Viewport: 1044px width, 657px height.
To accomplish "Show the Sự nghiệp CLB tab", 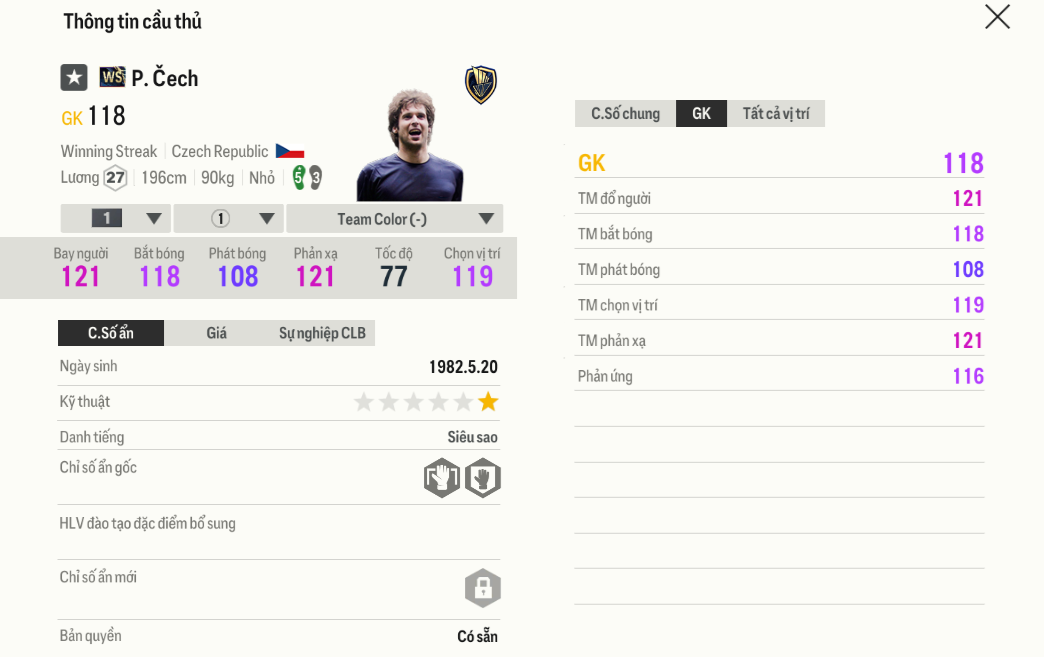I will click(322, 333).
